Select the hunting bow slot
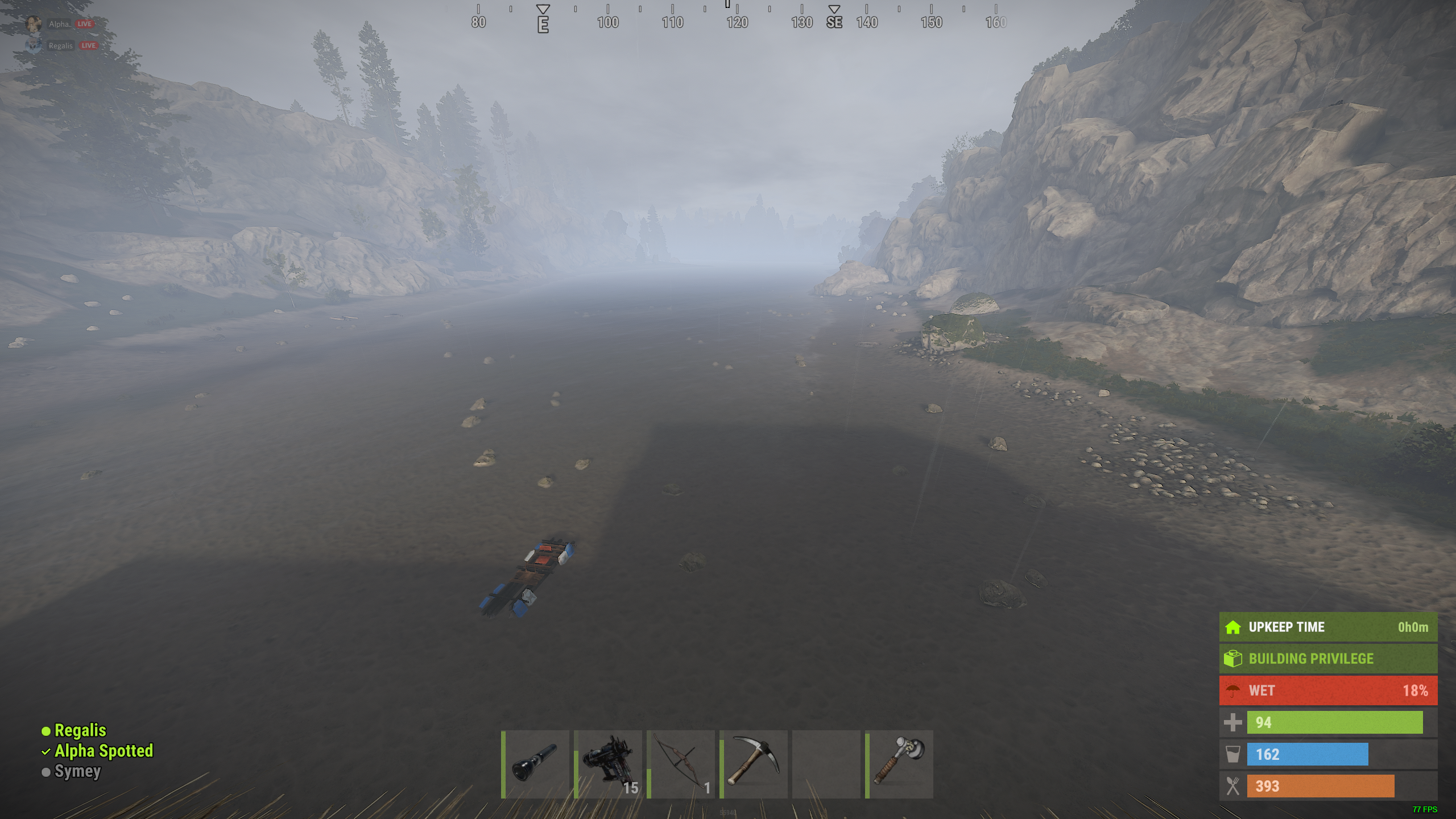This screenshot has height=819, width=1456. pyautogui.click(x=681, y=764)
